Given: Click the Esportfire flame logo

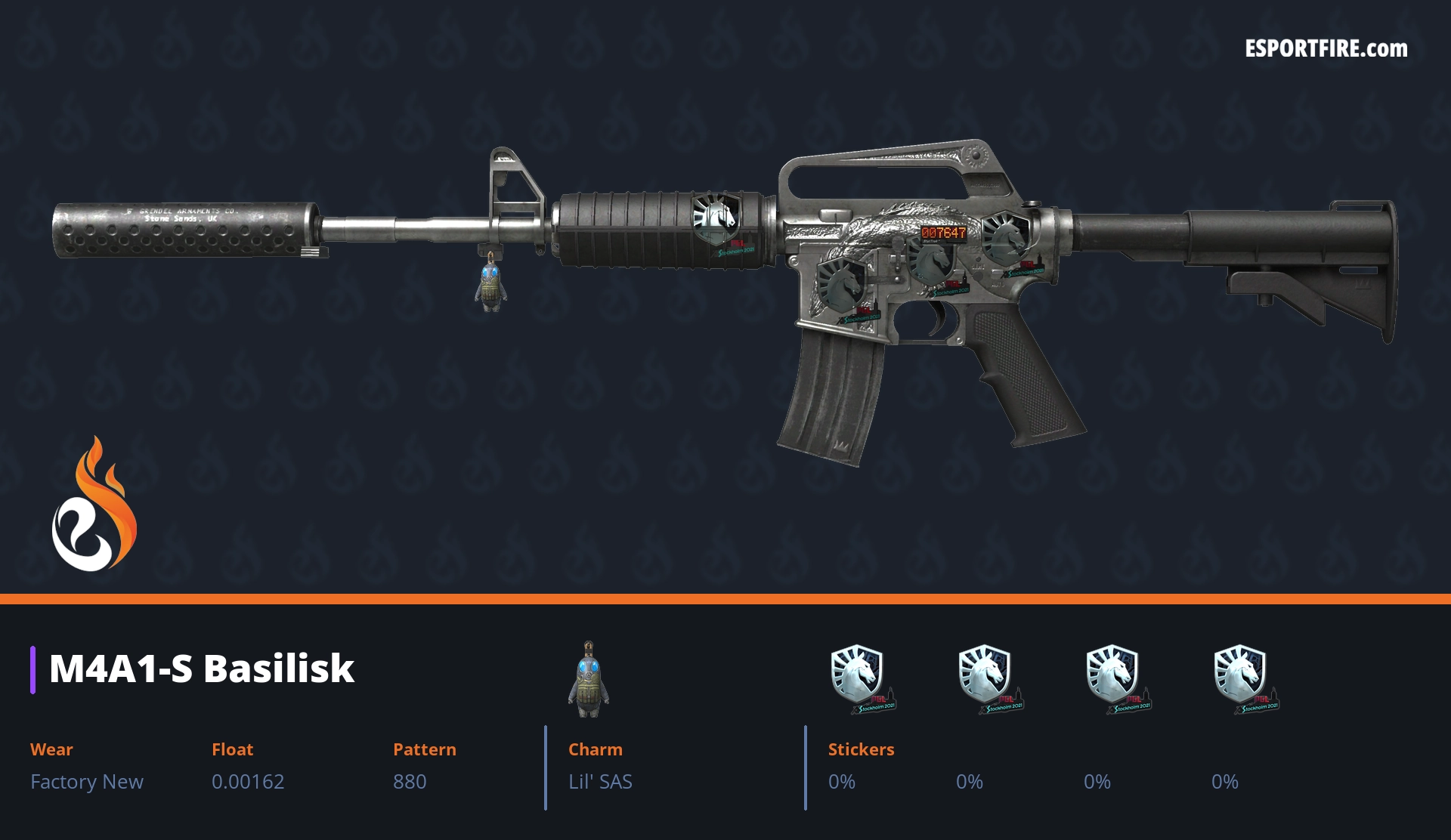Looking at the screenshot, I should (x=94, y=505).
